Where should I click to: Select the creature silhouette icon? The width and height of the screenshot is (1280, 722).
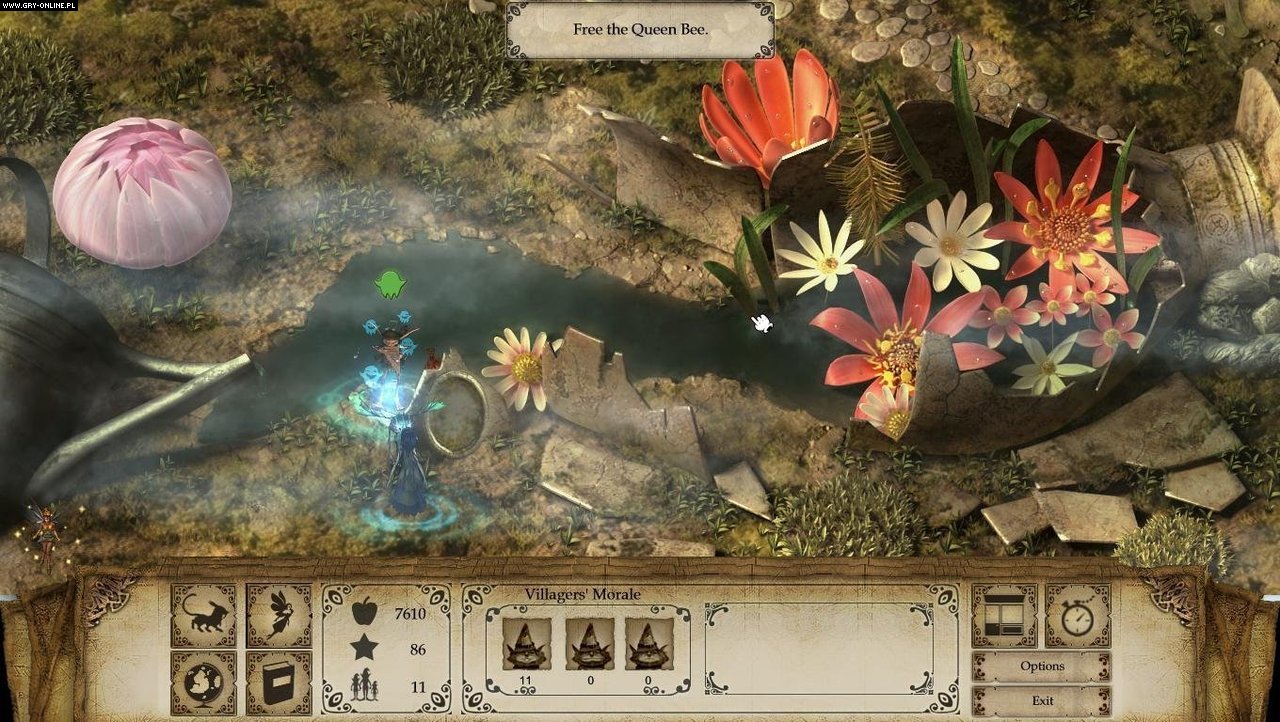[x=204, y=616]
